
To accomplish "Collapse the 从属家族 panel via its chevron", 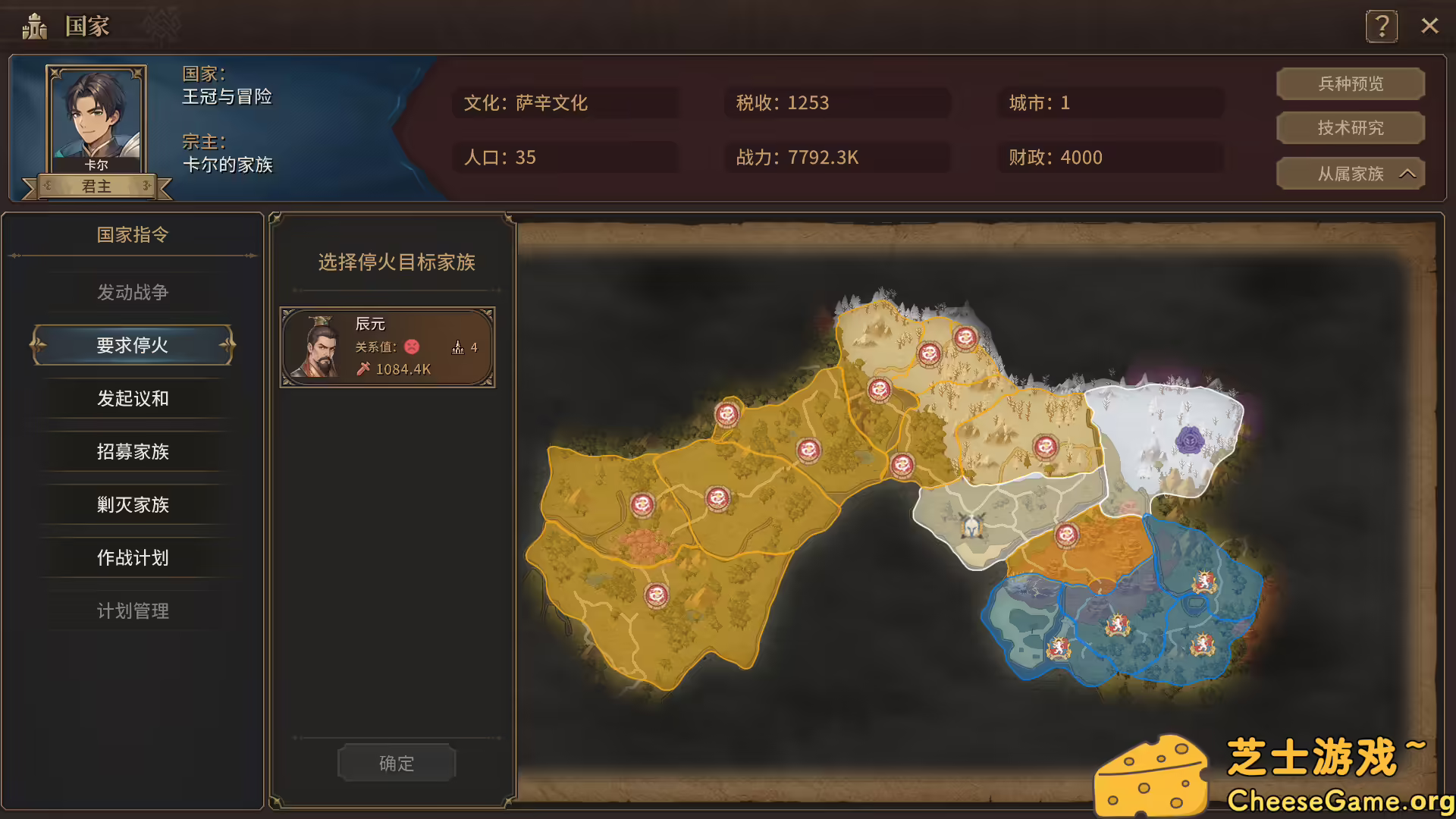I will point(1409,173).
